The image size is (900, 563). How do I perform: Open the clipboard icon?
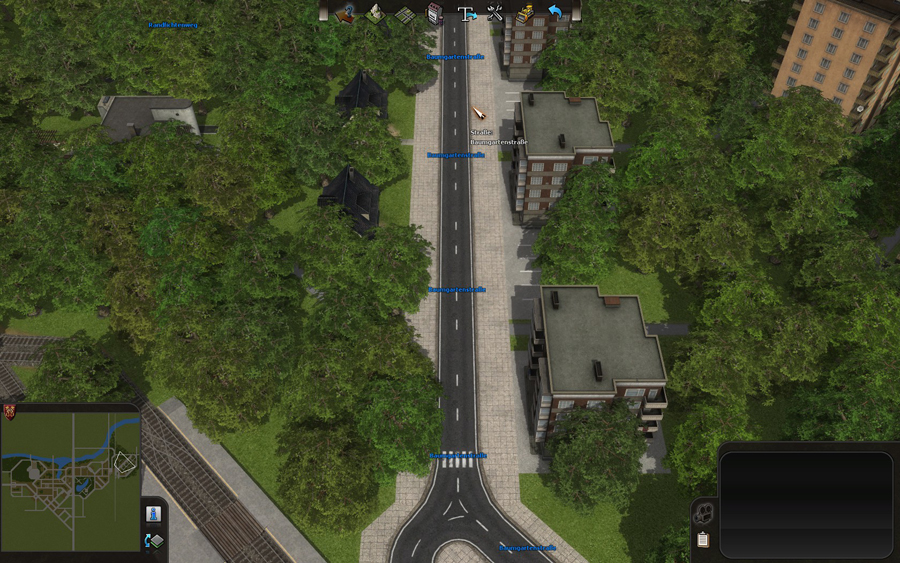(703, 540)
